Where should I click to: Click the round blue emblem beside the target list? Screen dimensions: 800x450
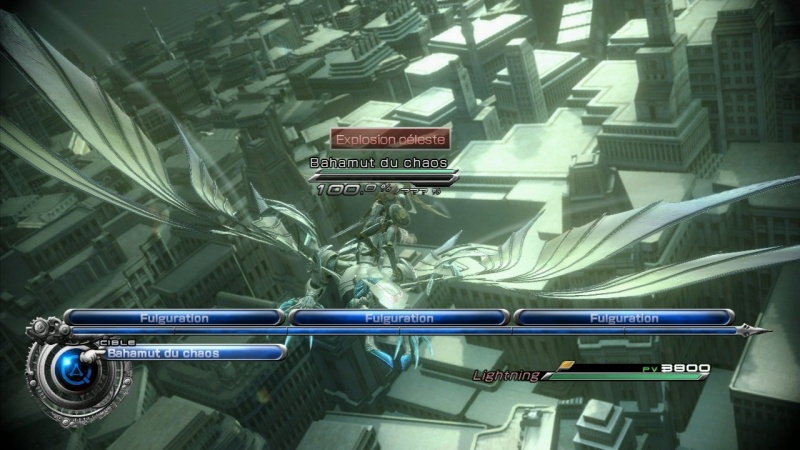click(x=62, y=371)
